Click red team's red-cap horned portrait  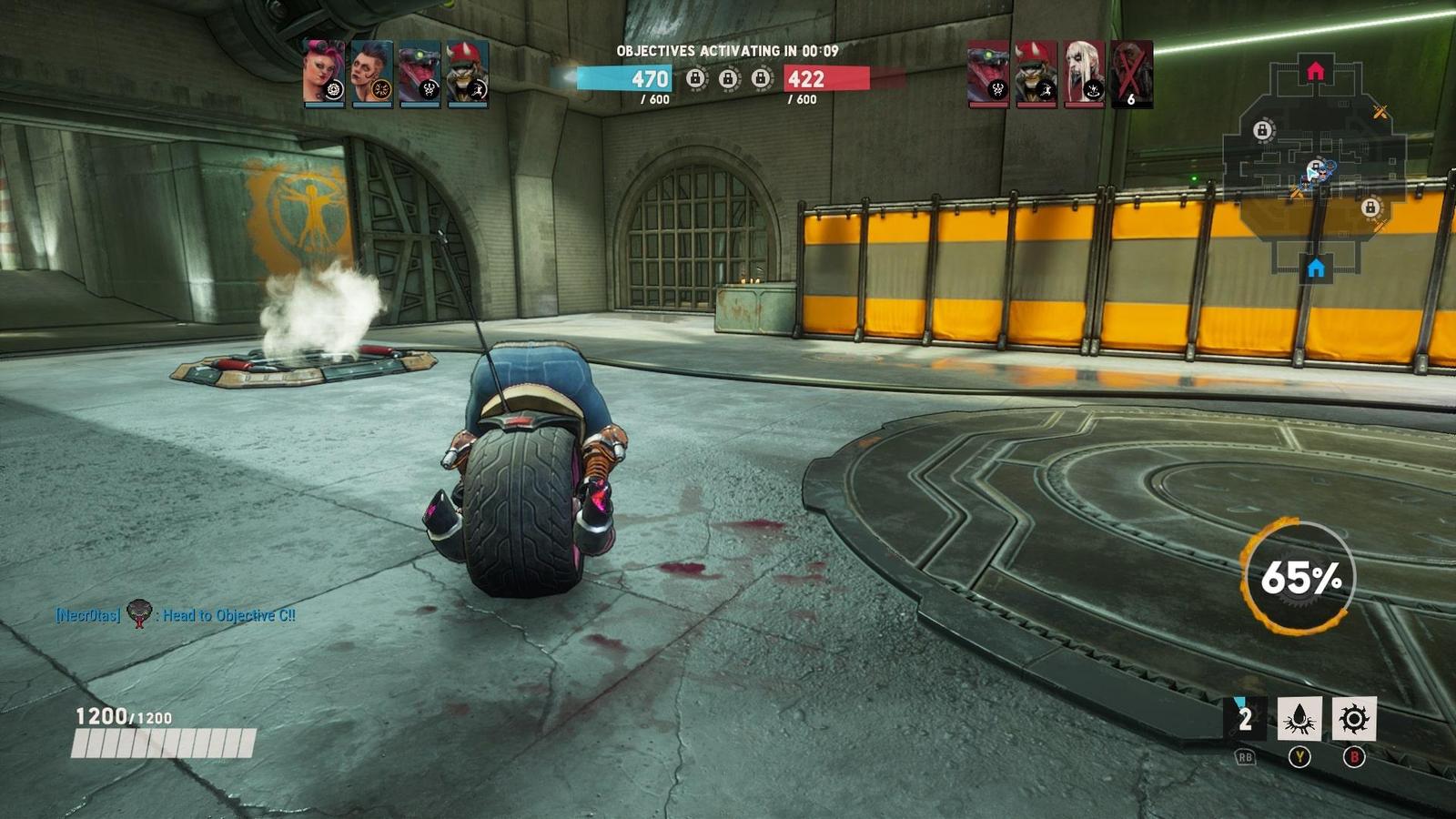[1036, 73]
